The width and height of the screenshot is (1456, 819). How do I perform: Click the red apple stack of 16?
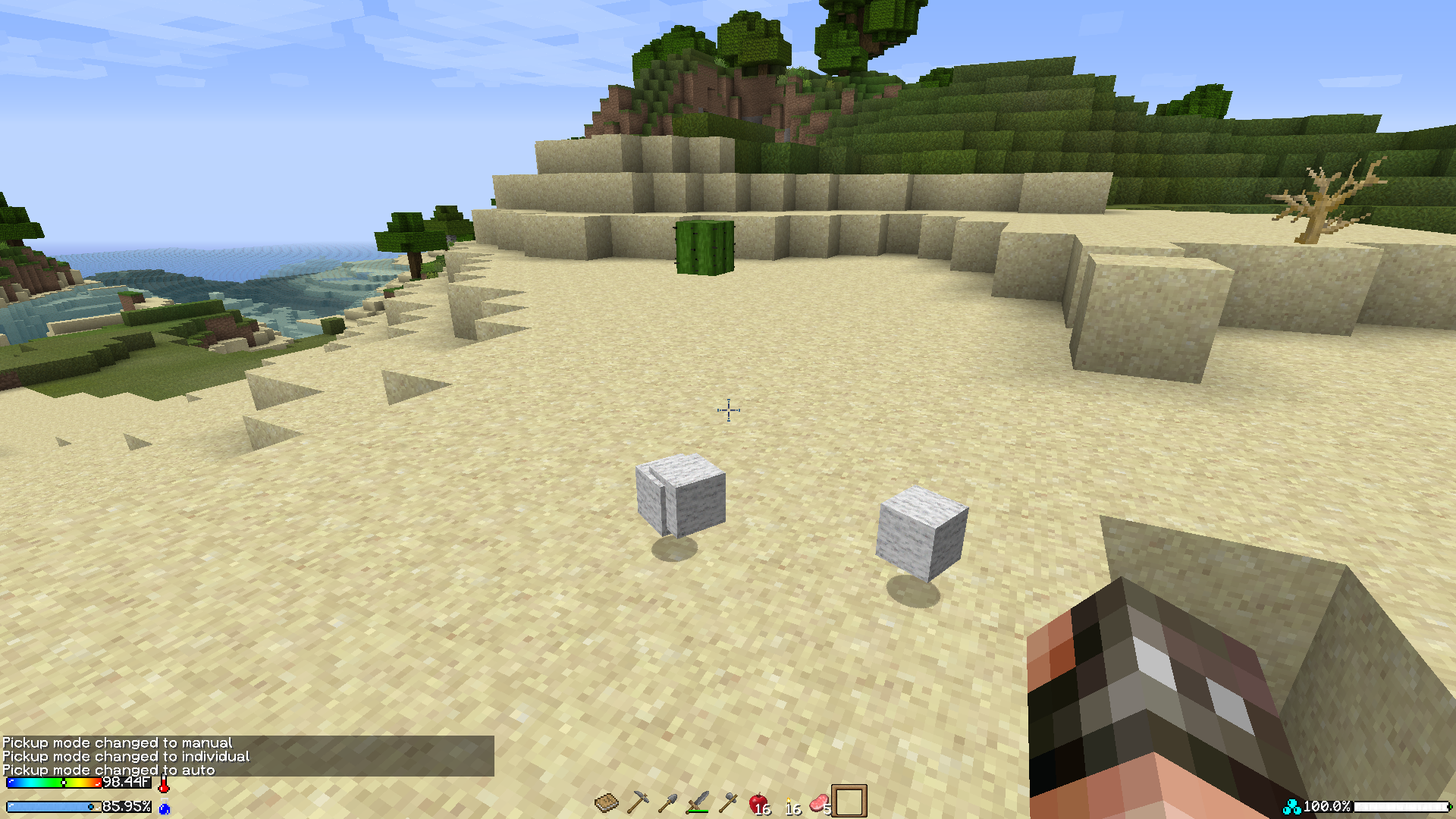coord(758,802)
